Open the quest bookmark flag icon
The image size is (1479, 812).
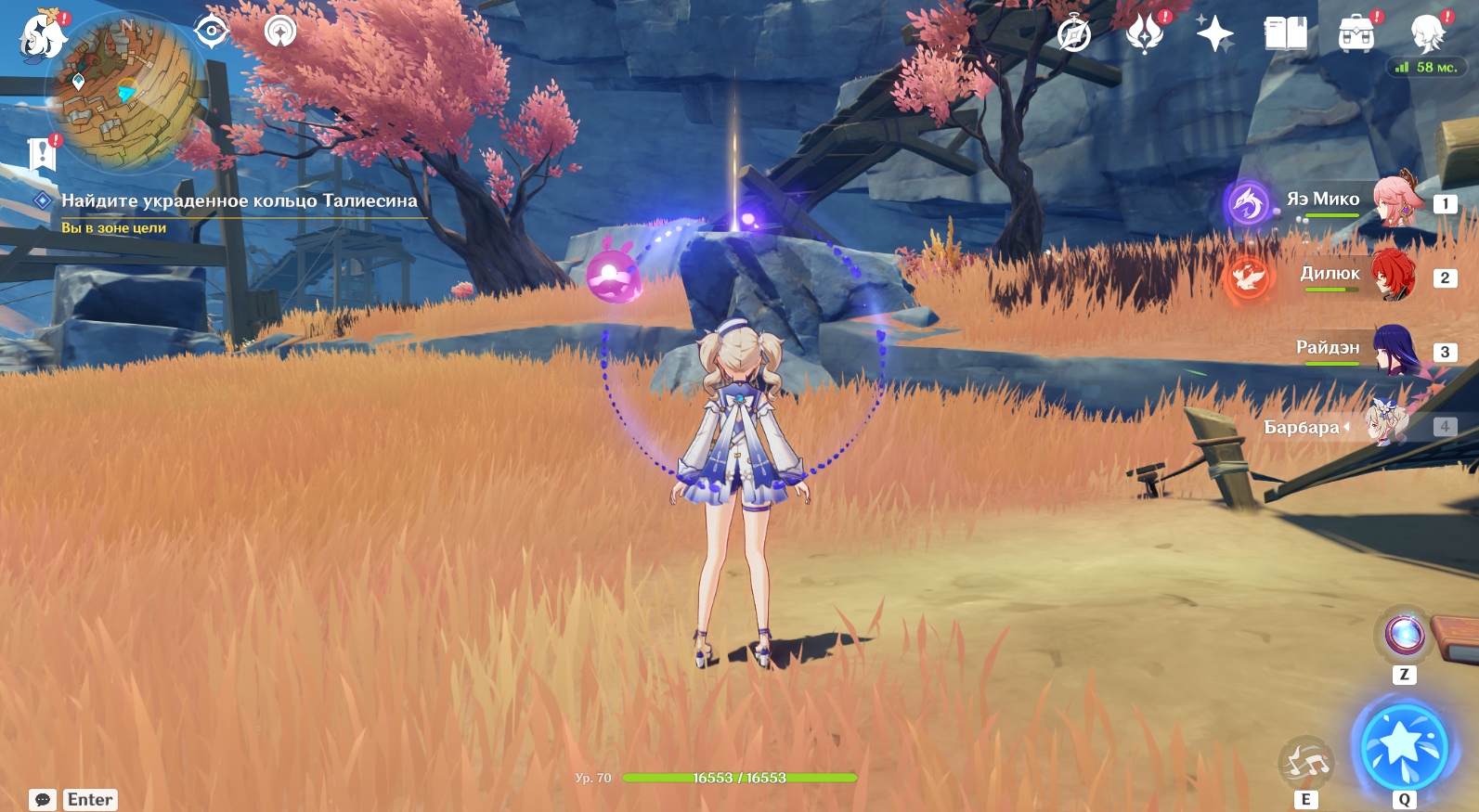tap(42, 155)
